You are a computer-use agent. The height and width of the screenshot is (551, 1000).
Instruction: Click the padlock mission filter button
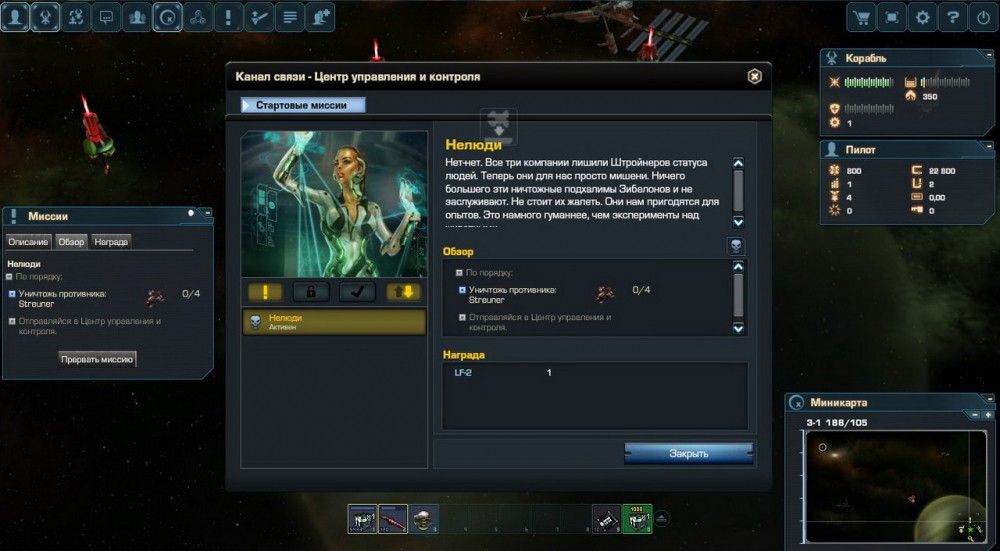click(311, 291)
